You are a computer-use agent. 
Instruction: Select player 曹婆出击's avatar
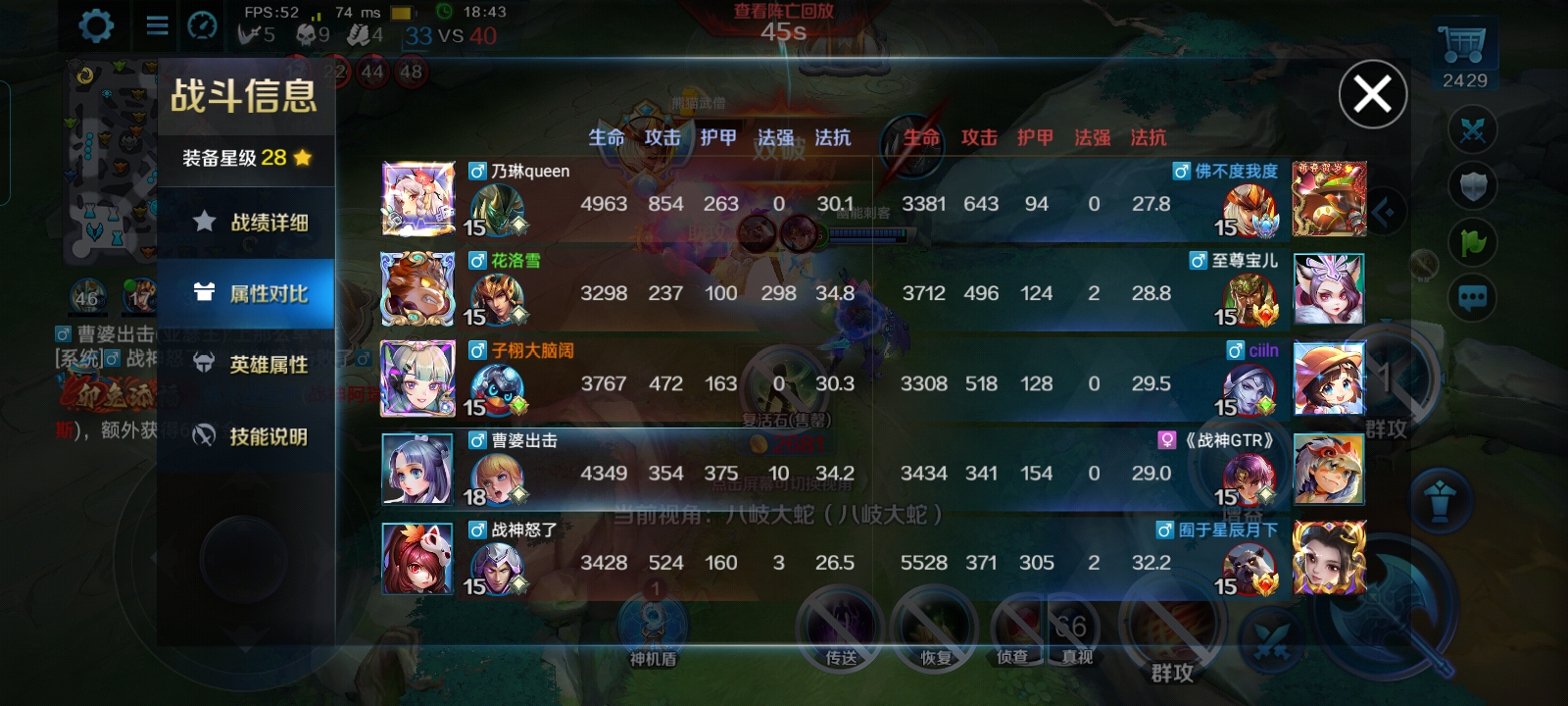418,469
